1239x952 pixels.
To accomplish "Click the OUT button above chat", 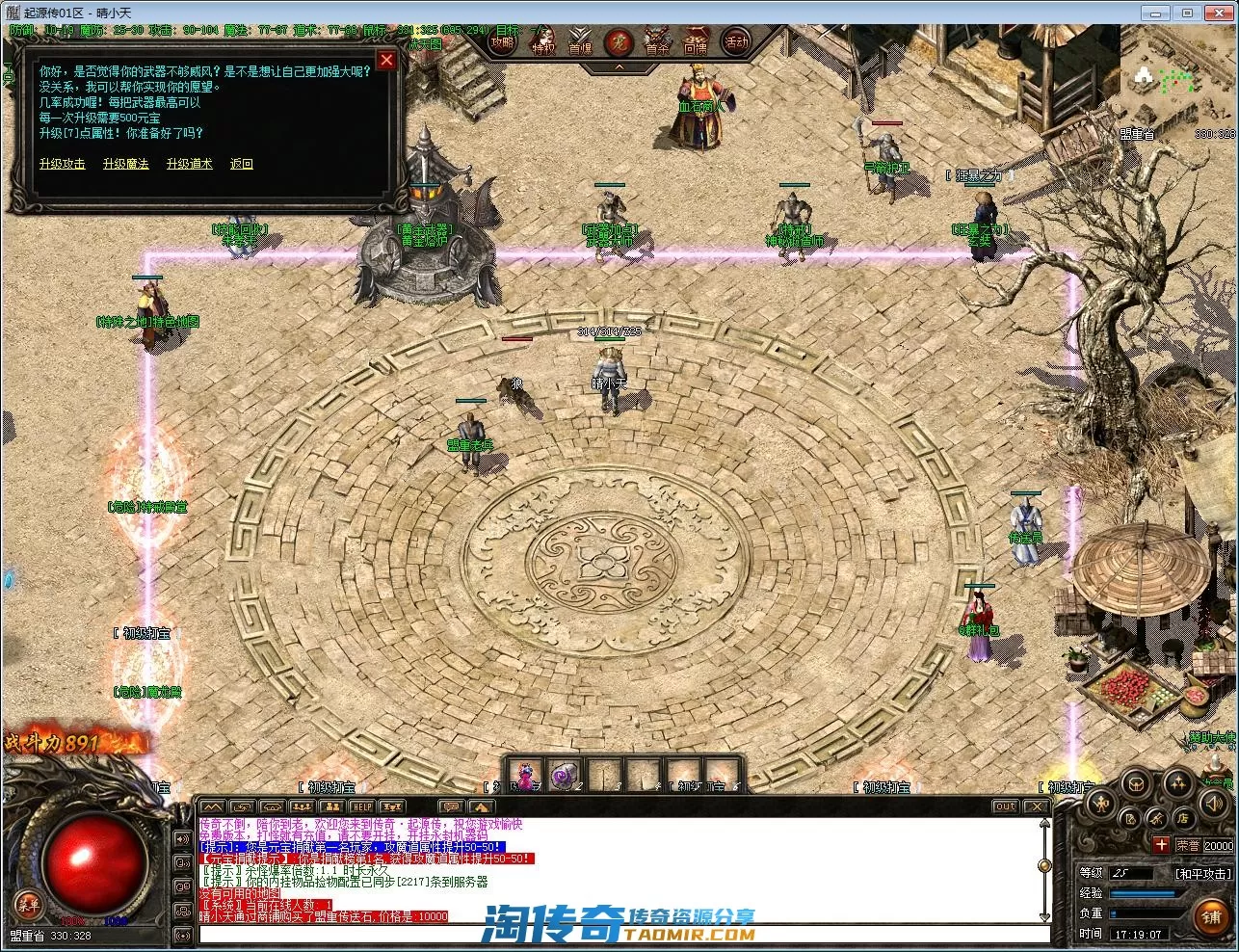I will click(x=1005, y=807).
